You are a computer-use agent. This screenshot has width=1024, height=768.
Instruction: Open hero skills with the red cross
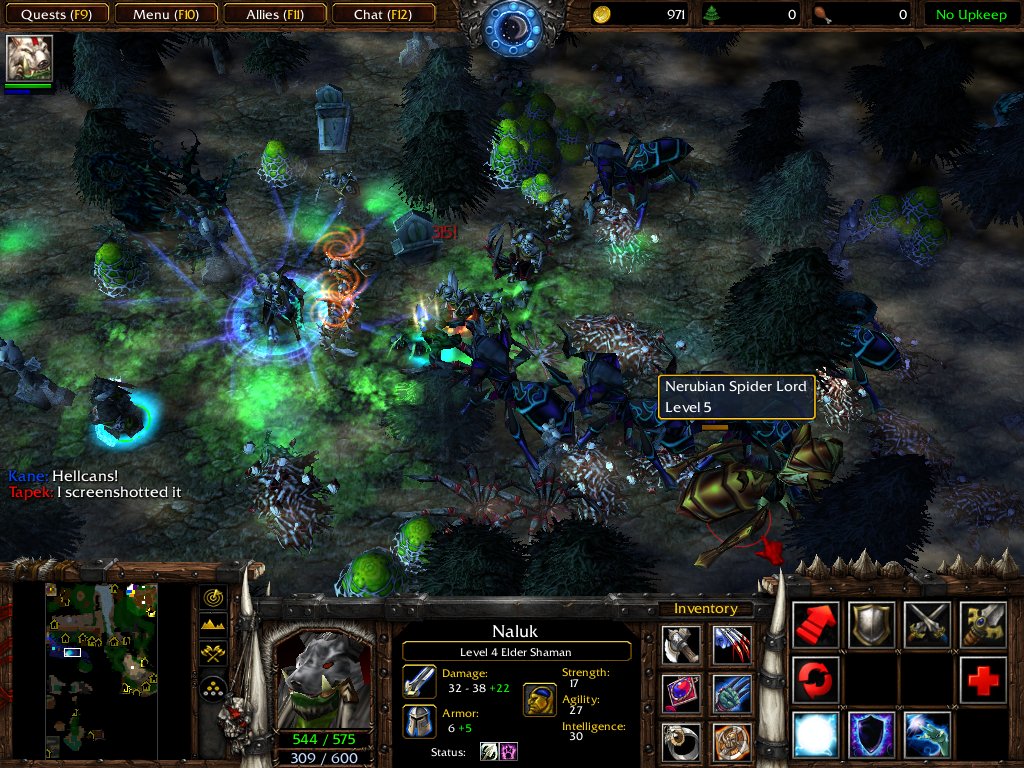pyautogui.click(x=983, y=680)
